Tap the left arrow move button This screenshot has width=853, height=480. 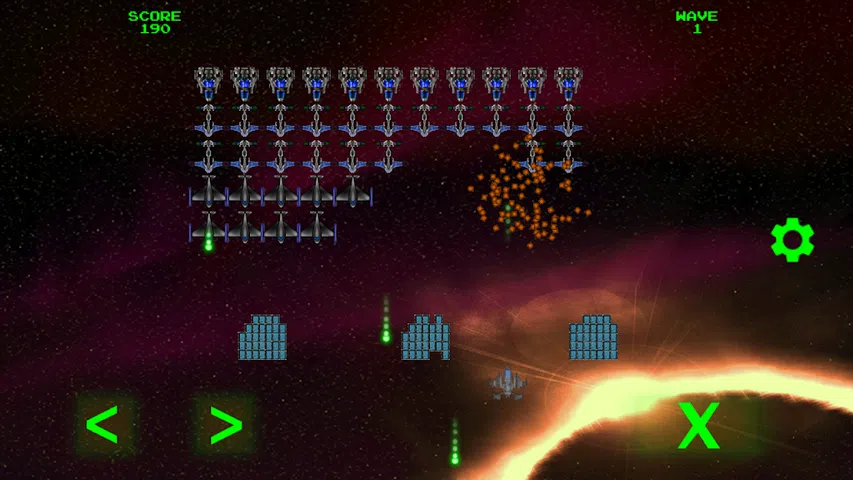coord(103,425)
